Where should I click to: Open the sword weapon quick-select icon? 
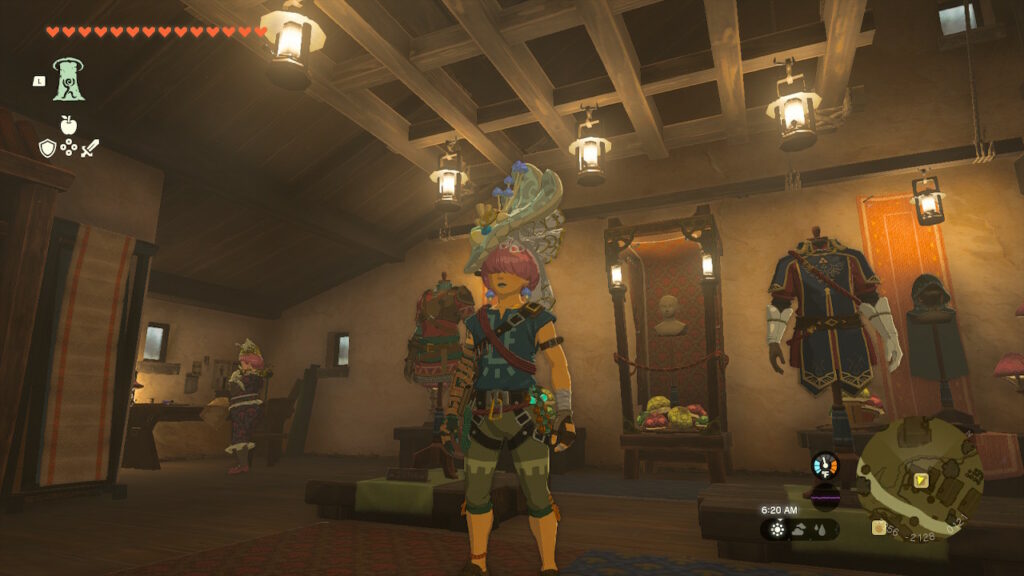pyautogui.click(x=90, y=148)
